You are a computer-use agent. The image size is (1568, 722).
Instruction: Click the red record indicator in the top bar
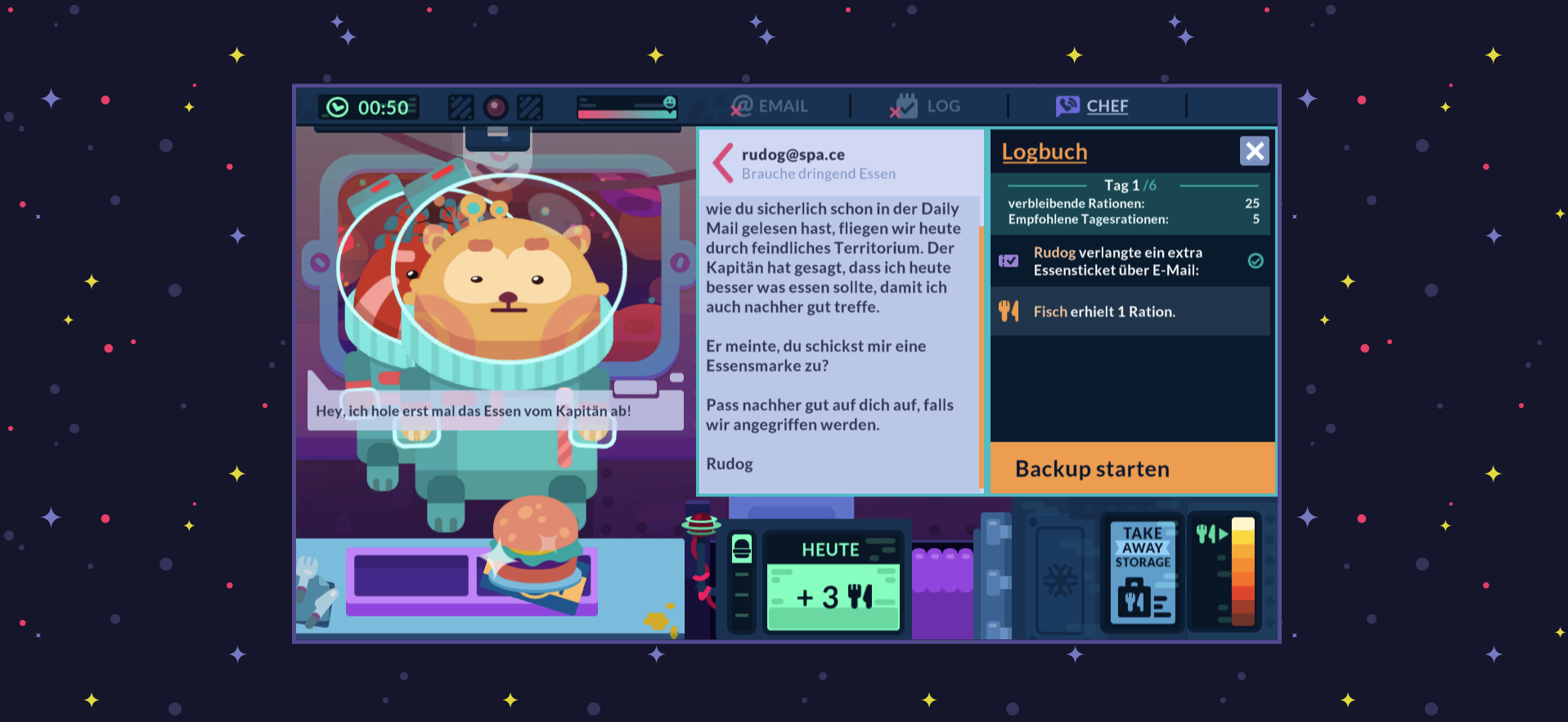tap(495, 106)
